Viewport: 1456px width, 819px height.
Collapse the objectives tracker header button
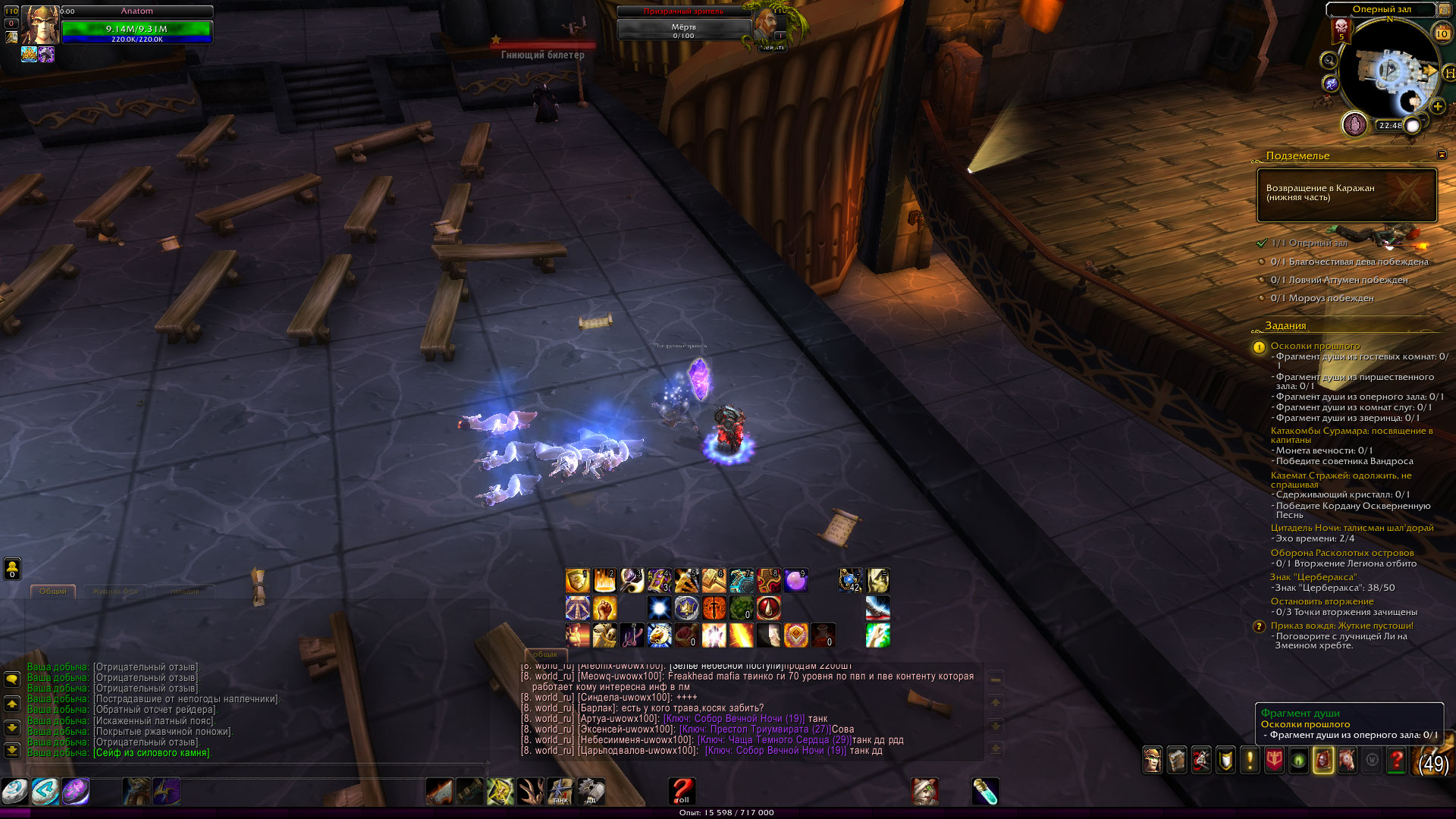[x=1442, y=155]
